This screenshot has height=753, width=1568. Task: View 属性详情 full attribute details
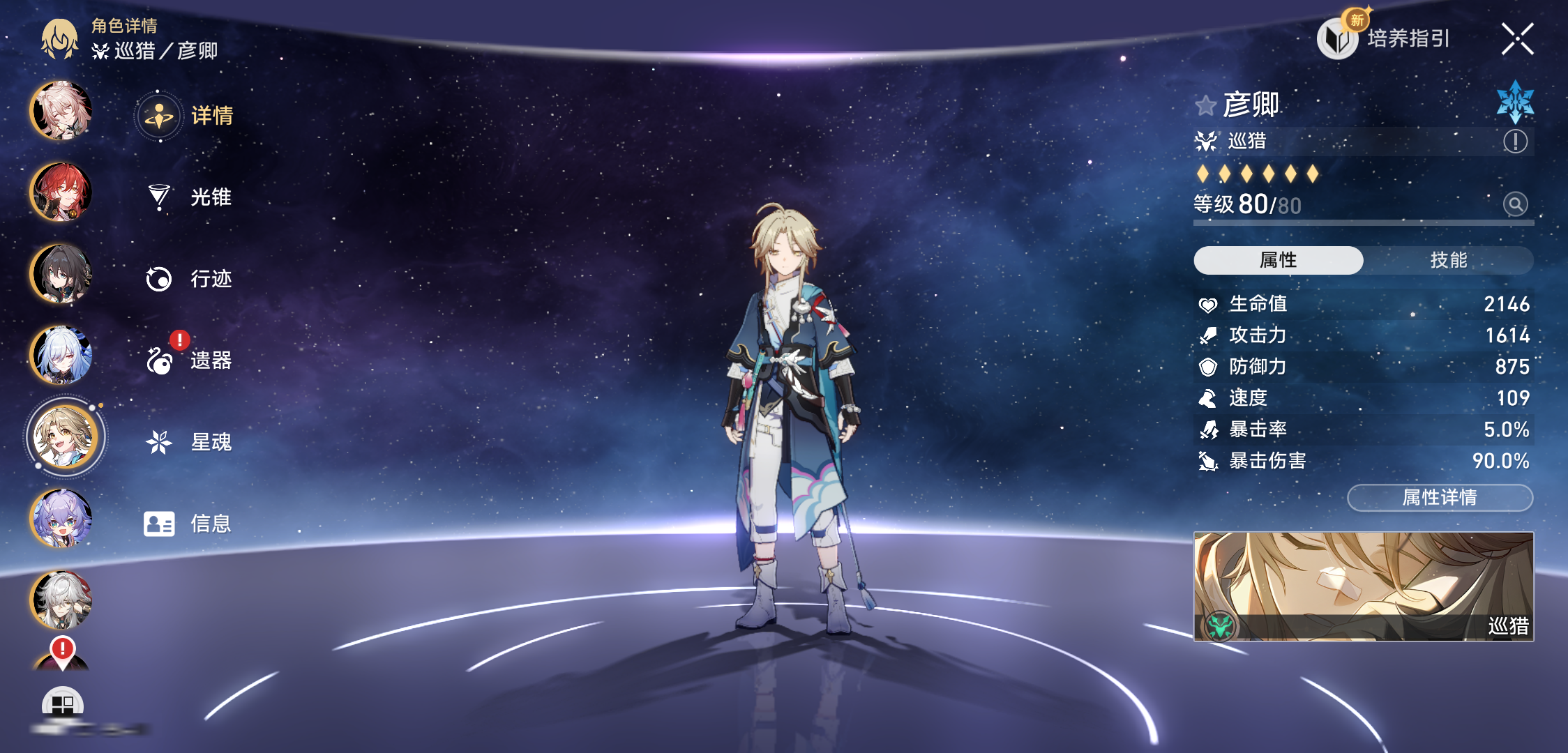1439,497
